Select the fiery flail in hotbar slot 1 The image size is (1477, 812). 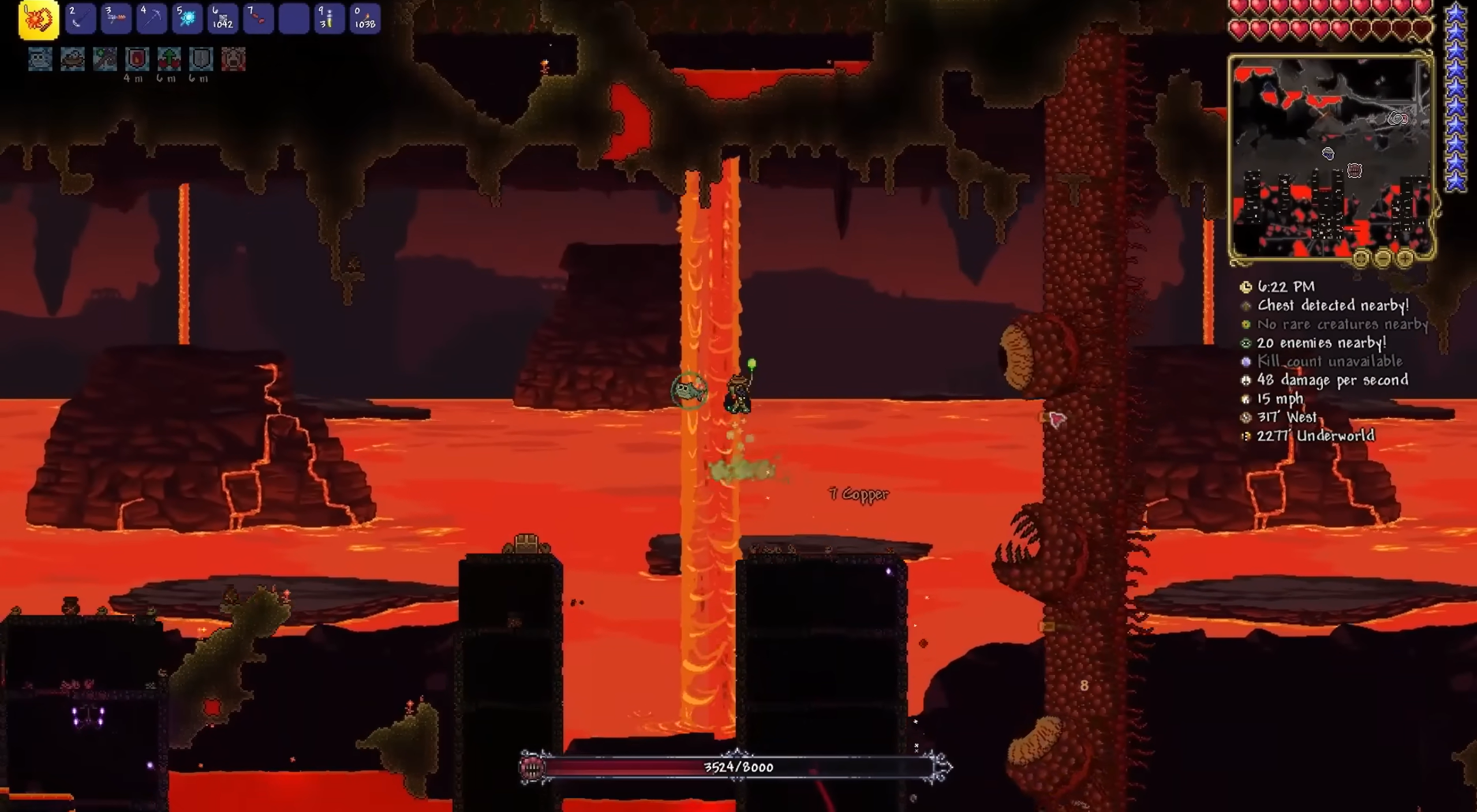coord(39,20)
